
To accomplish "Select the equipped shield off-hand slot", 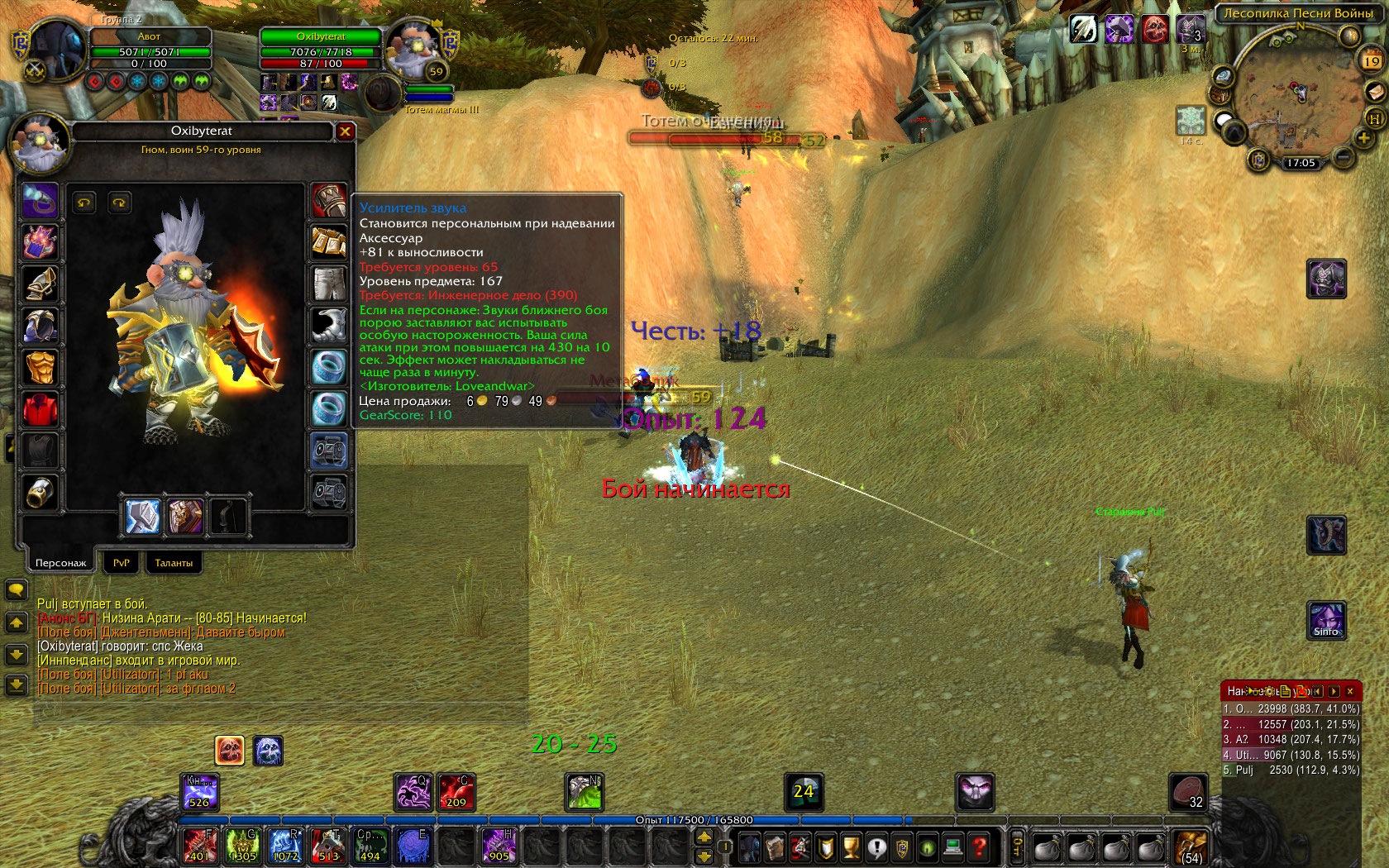I will pos(185,517).
